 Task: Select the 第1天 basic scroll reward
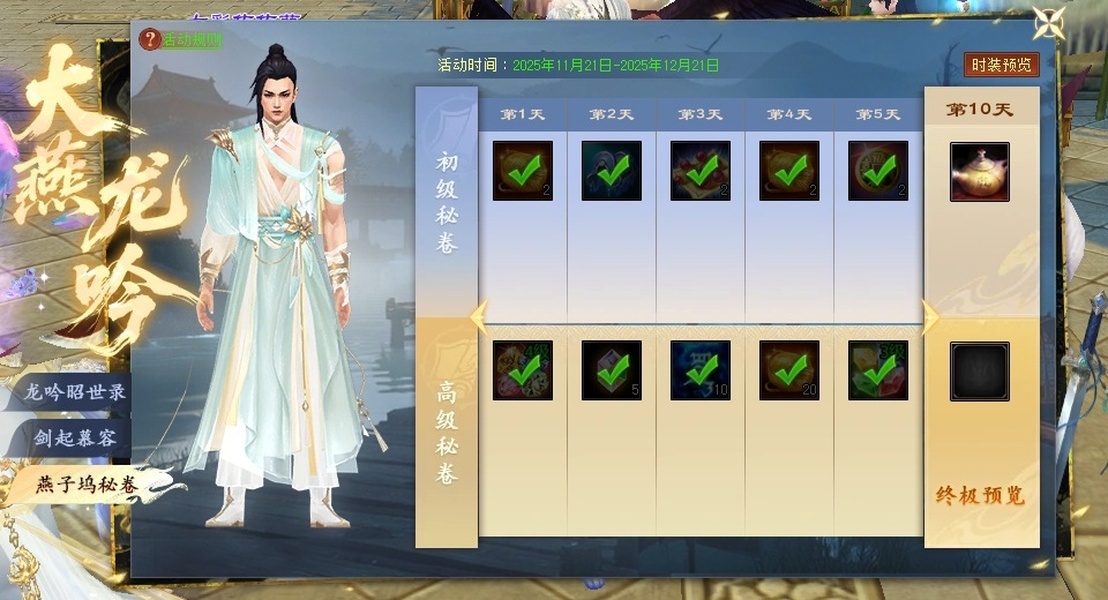point(522,171)
